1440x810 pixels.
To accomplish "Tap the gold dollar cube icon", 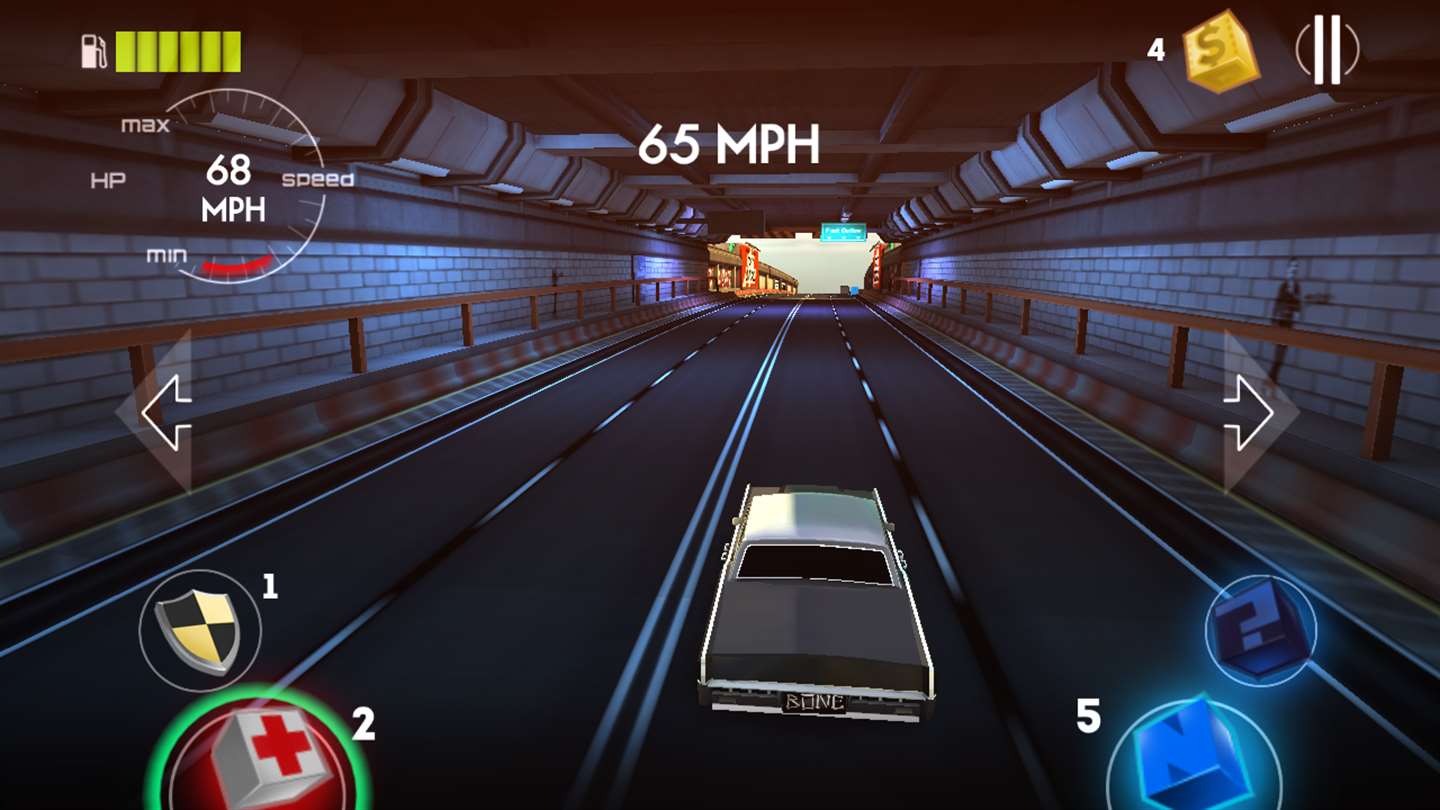I will (x=1220, y=50).
